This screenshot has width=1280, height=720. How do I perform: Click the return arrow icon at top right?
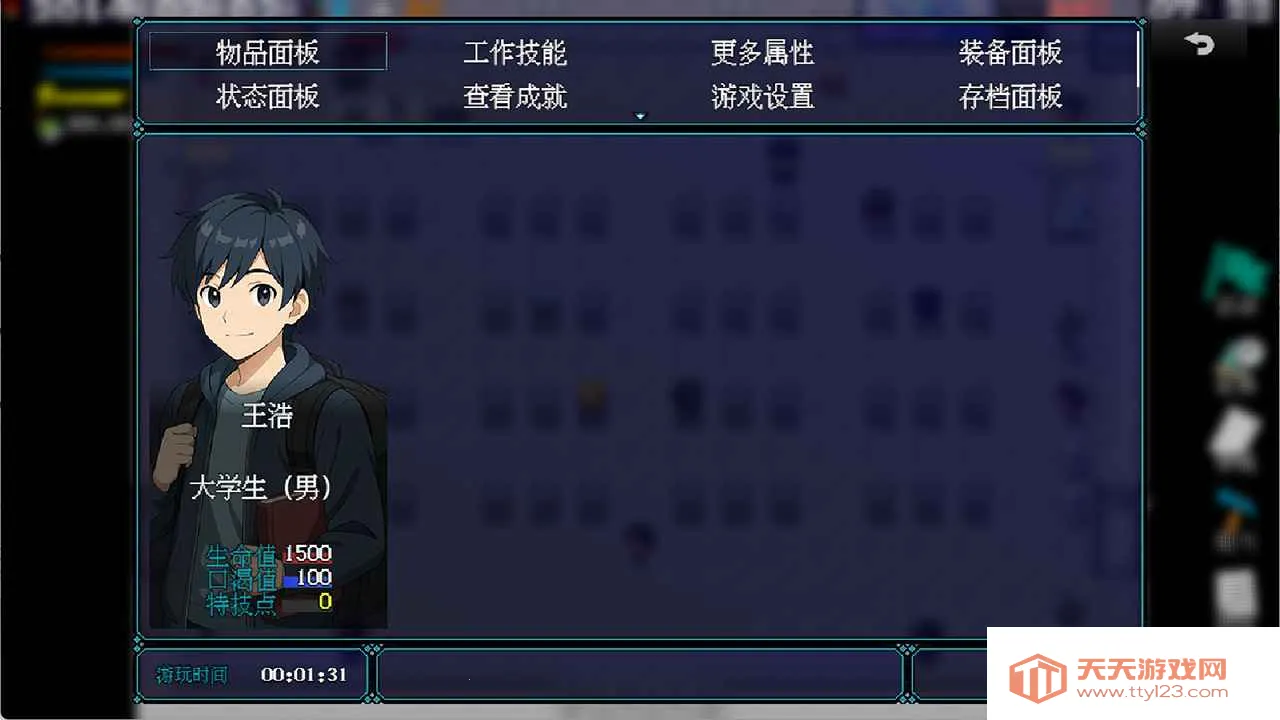pos(1199,42)
